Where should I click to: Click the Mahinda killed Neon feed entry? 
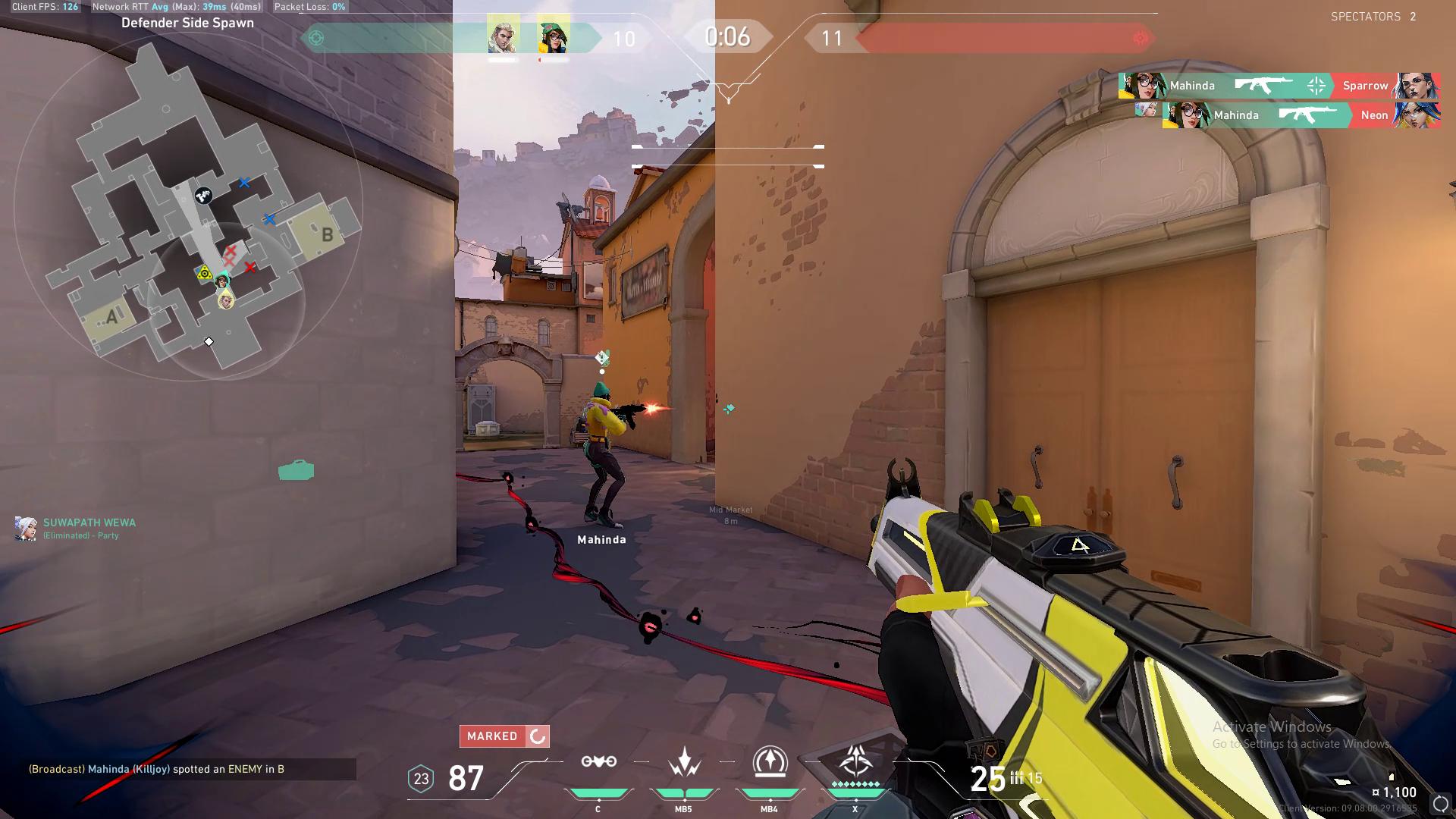click(x=1301, y=115)
